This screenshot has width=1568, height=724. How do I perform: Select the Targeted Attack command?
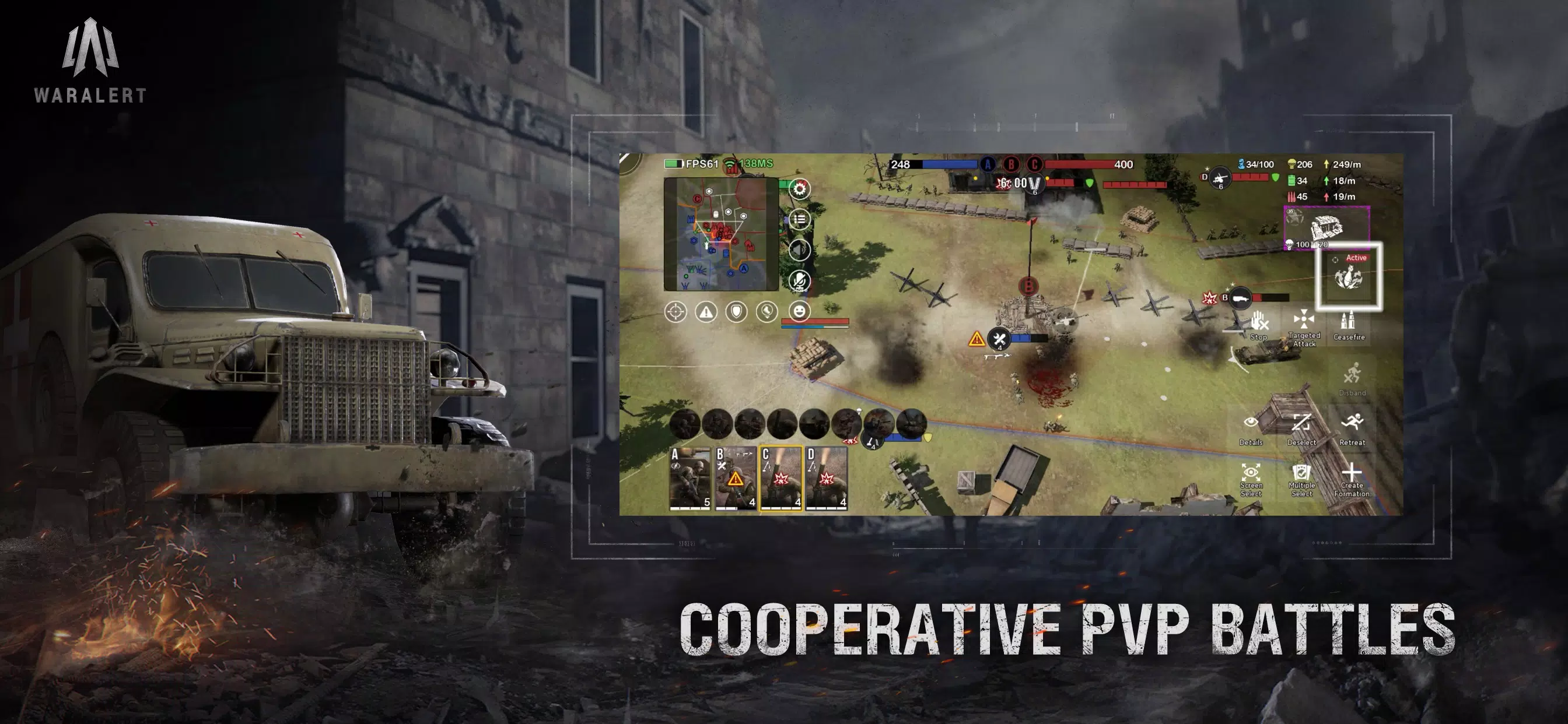click(1304, 320)
